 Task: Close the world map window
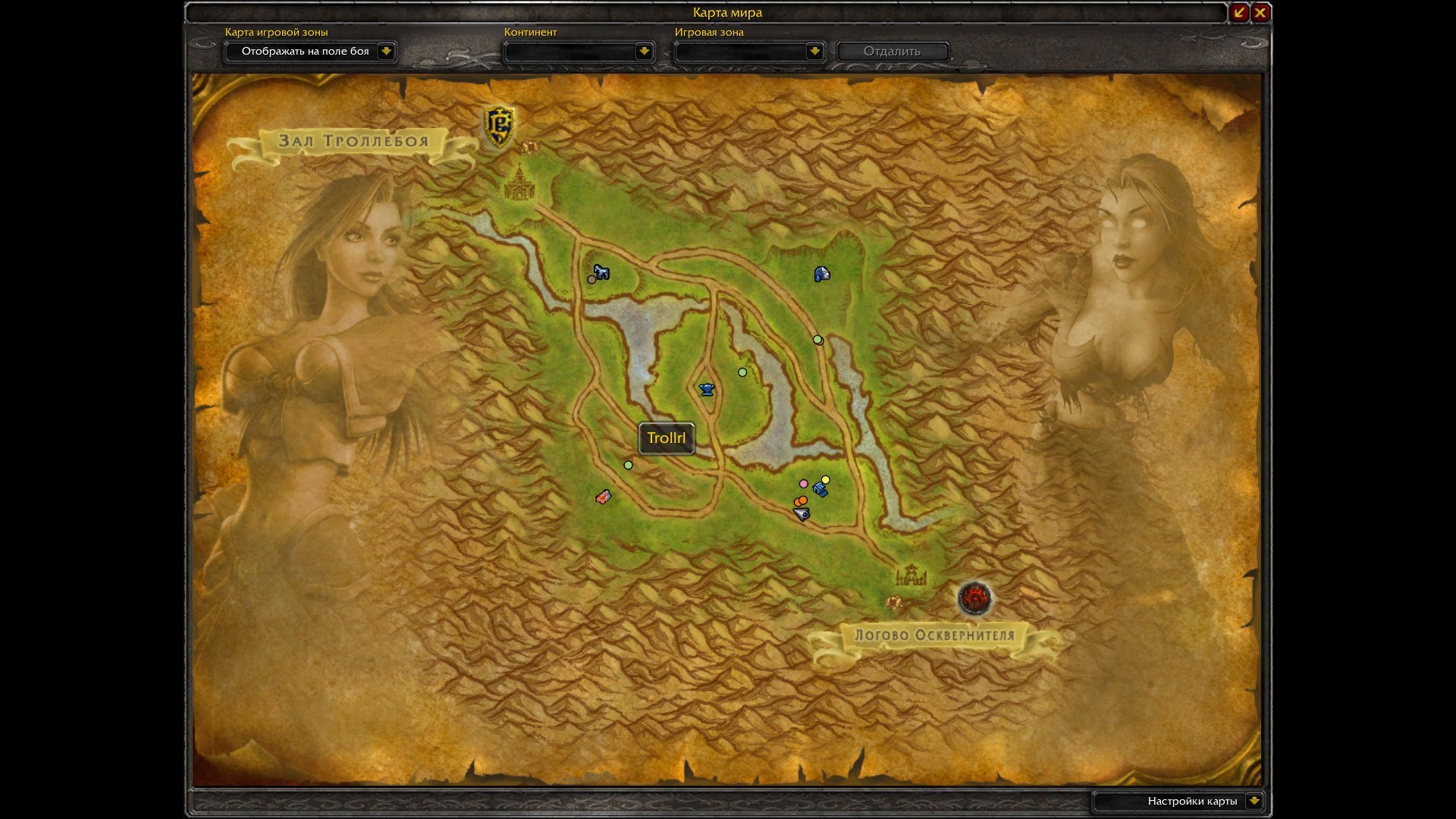(x=1260, y=12)
